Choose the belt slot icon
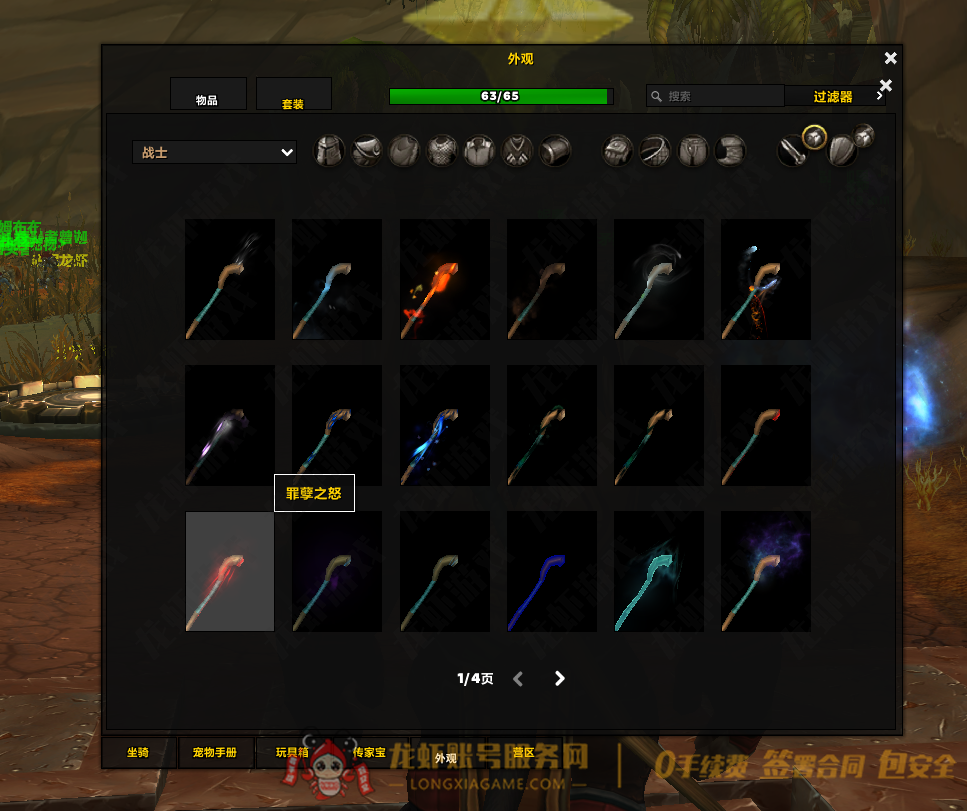The width and height of the screenshot is (967, 811). 655,151
